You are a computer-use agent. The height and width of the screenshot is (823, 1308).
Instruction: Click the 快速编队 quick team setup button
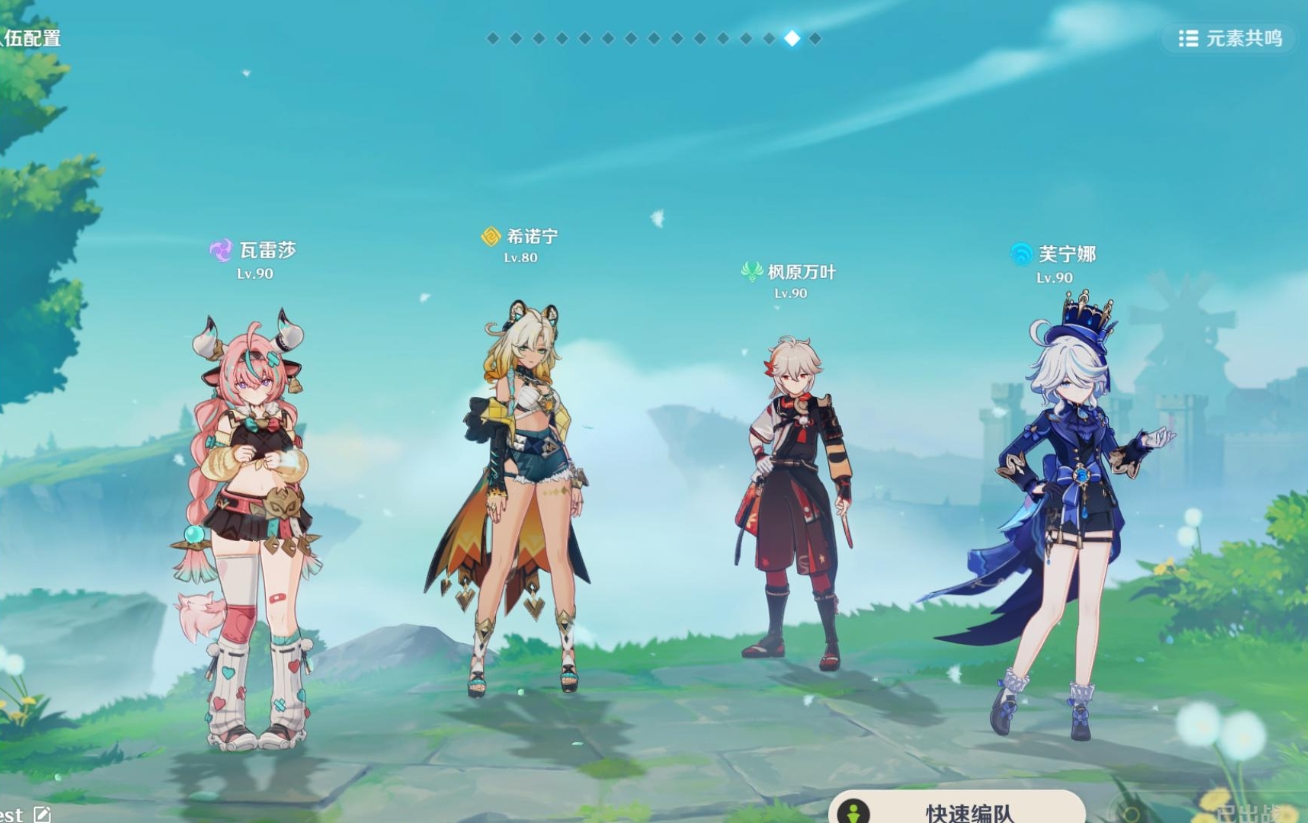pyautogui.click(x=957, y=809)
